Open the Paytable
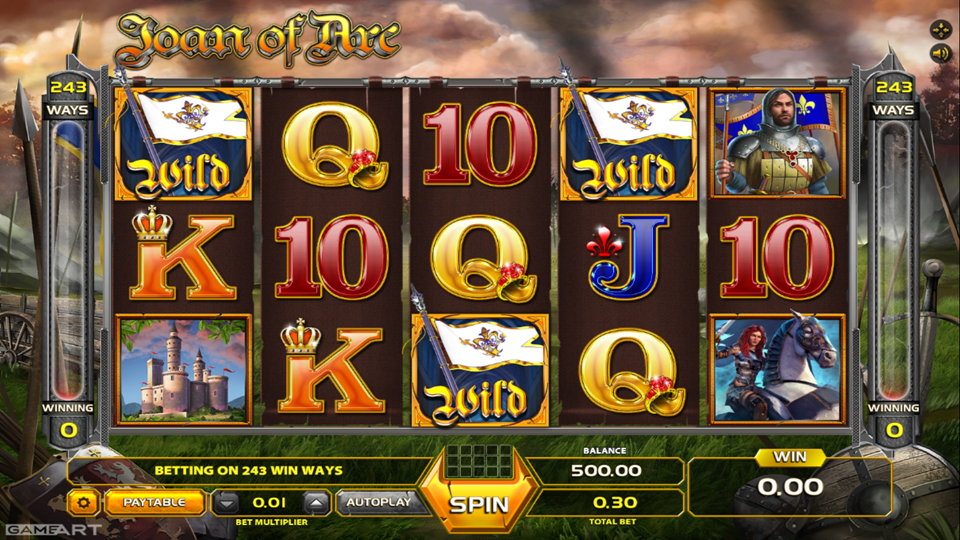Image resolution: width=960 pixels, height=540 pixels. (x=154, y=502)
